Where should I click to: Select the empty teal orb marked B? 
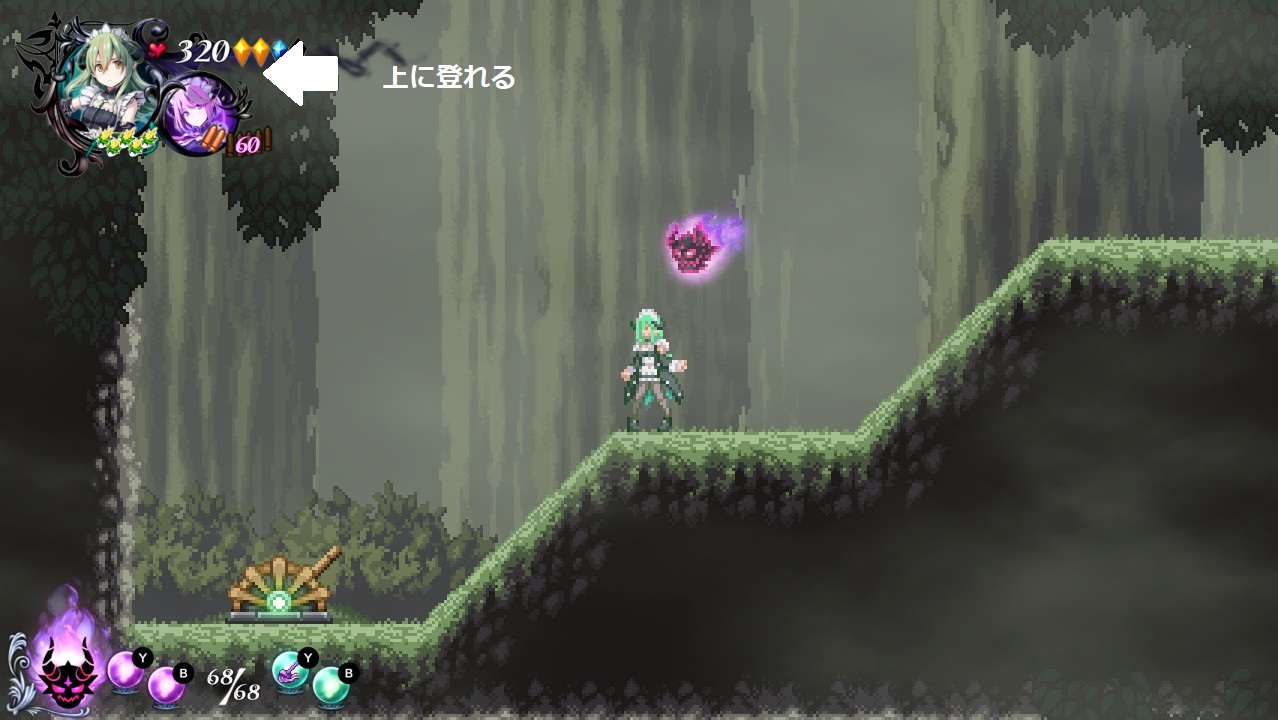pyautogui.click(x=331, y=685)
